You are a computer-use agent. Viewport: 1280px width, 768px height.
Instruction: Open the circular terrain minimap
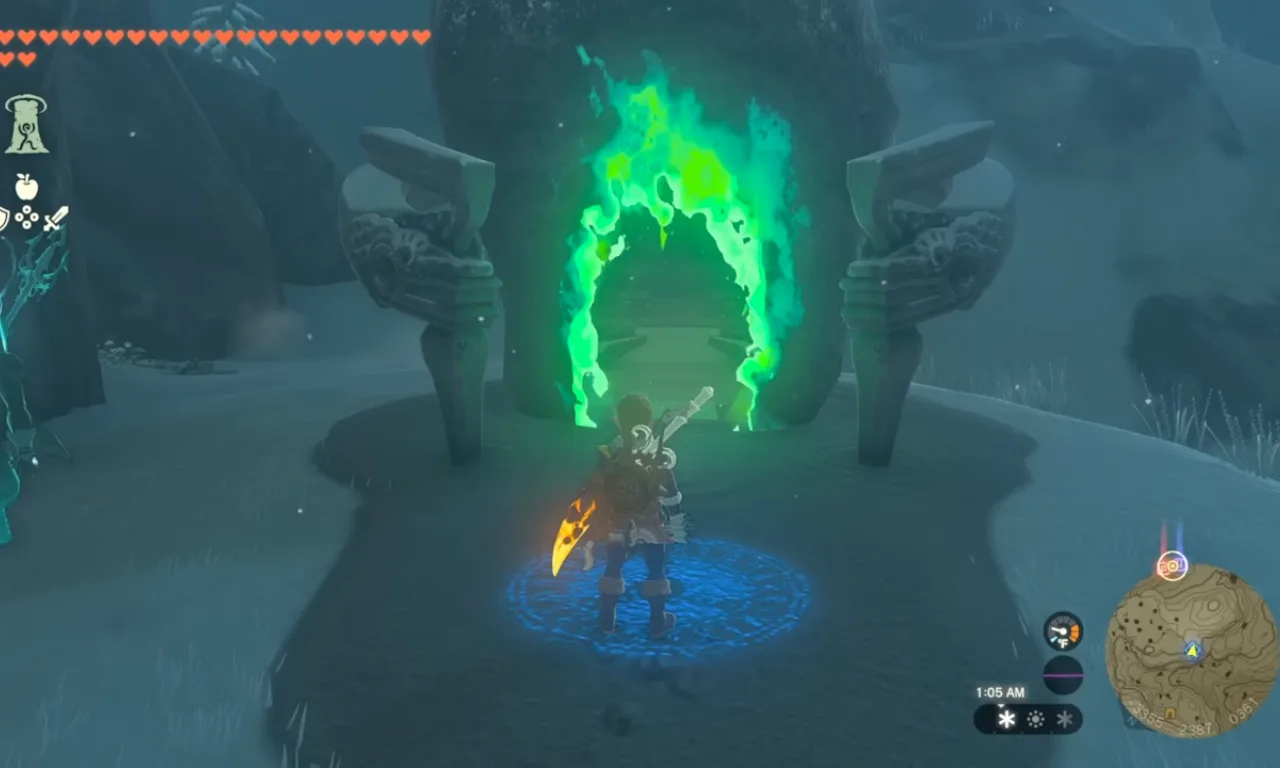click(1191, 651)
